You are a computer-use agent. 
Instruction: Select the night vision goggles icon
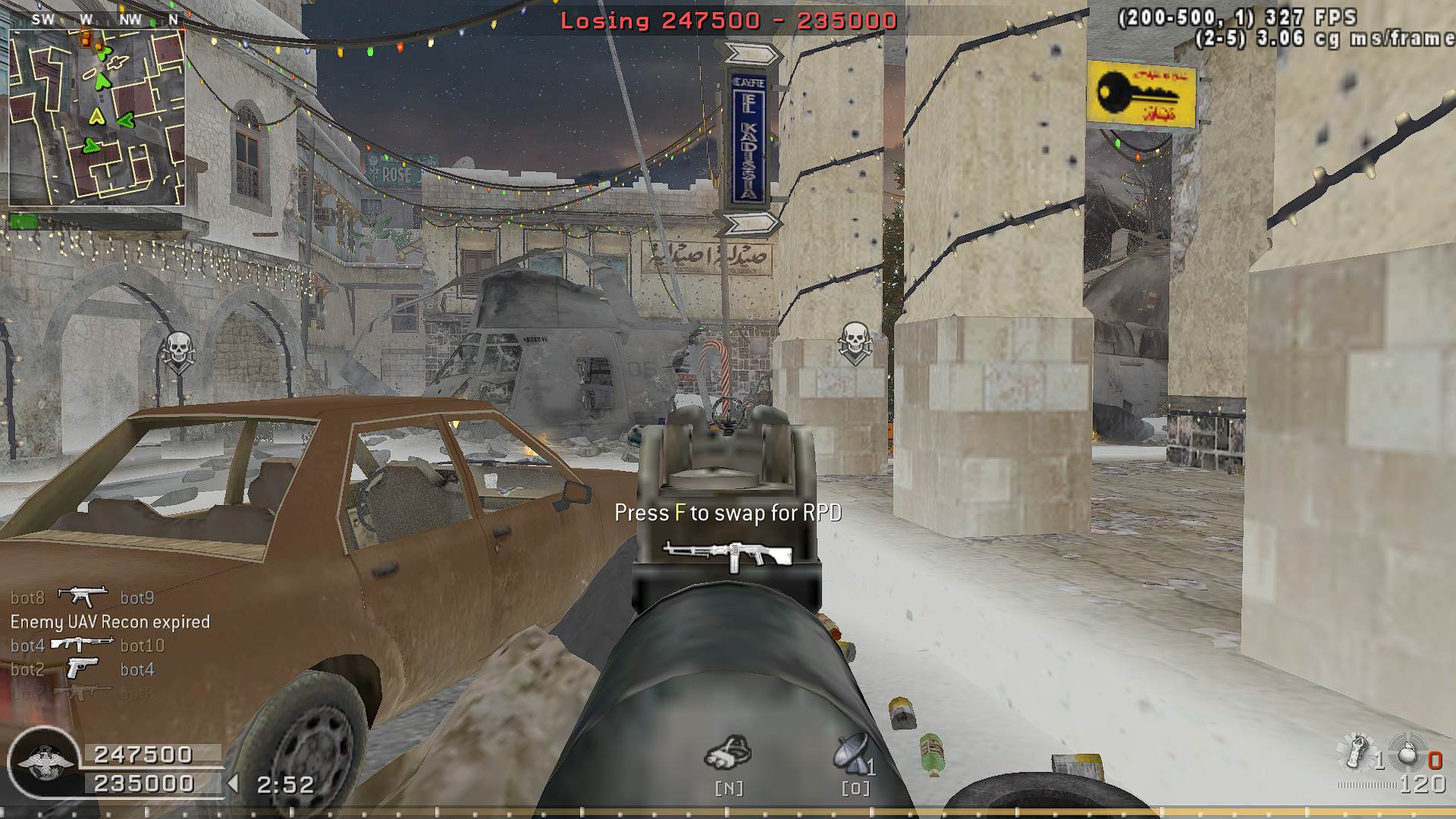coord(728,752)
